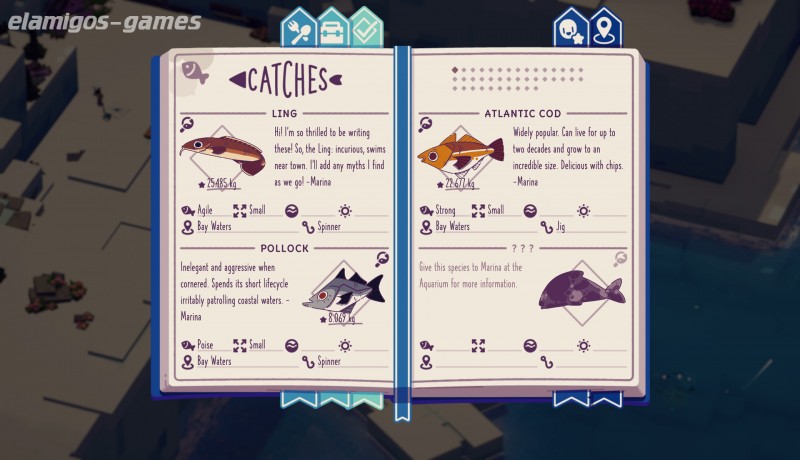
Task: Click the magnifier on the unknown fish
Action: [x=620, y=258]
